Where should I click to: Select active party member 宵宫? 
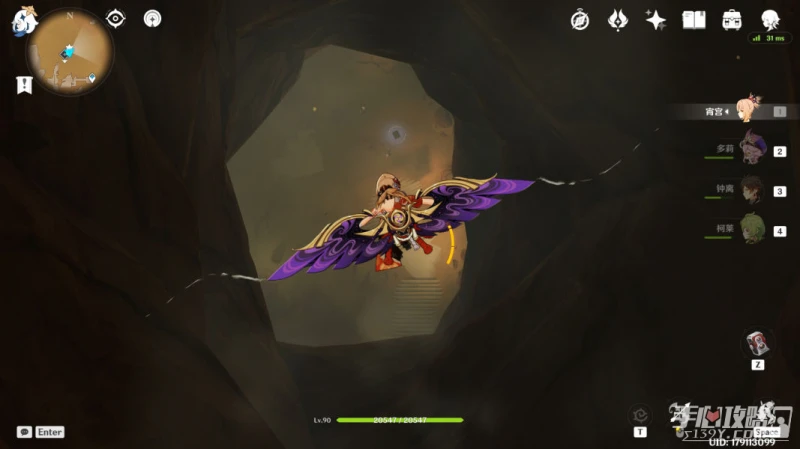(748, 111)
